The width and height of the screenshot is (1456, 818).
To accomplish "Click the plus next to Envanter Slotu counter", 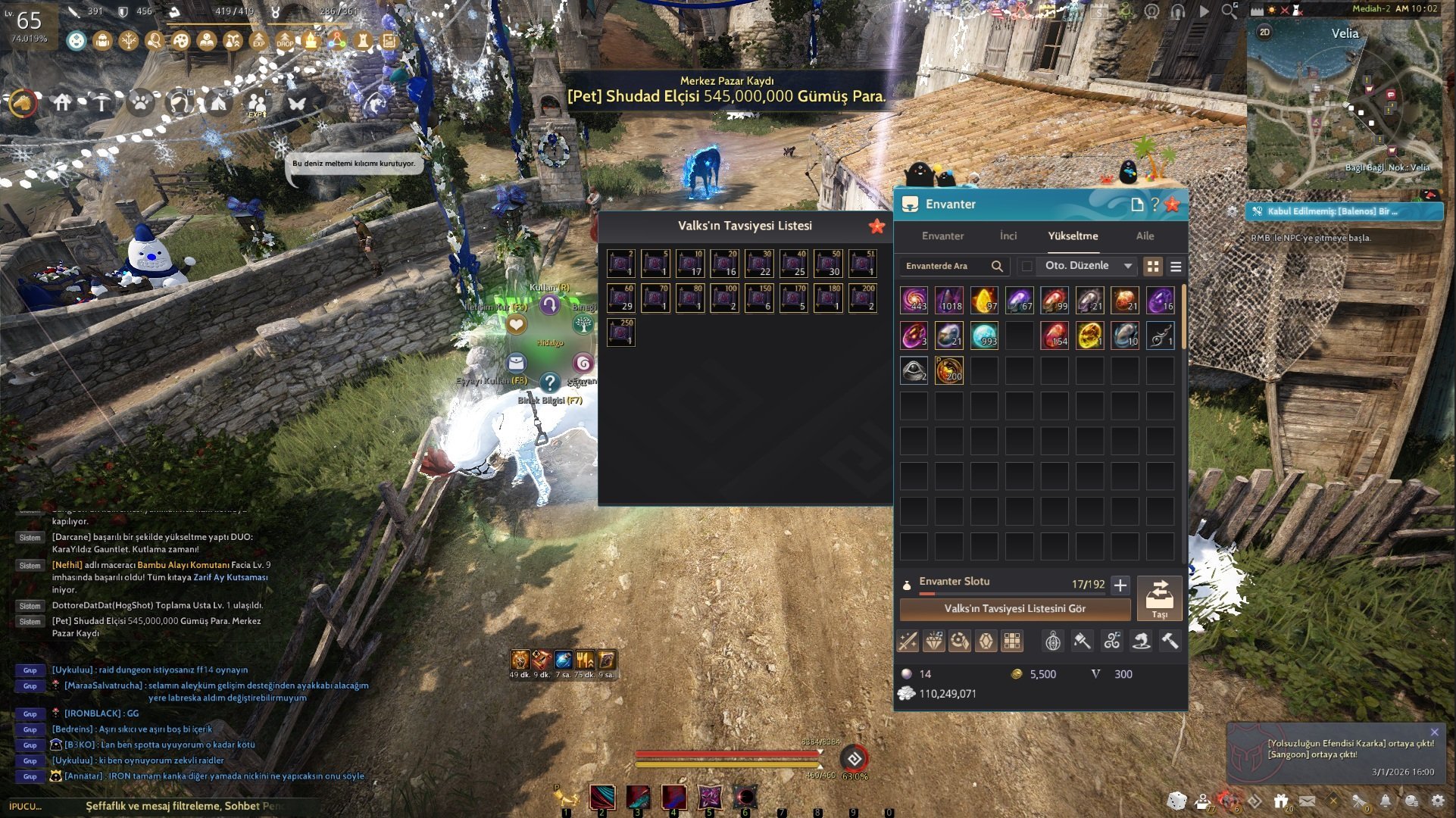I will pyautogui.click(x=1120, y=584).
